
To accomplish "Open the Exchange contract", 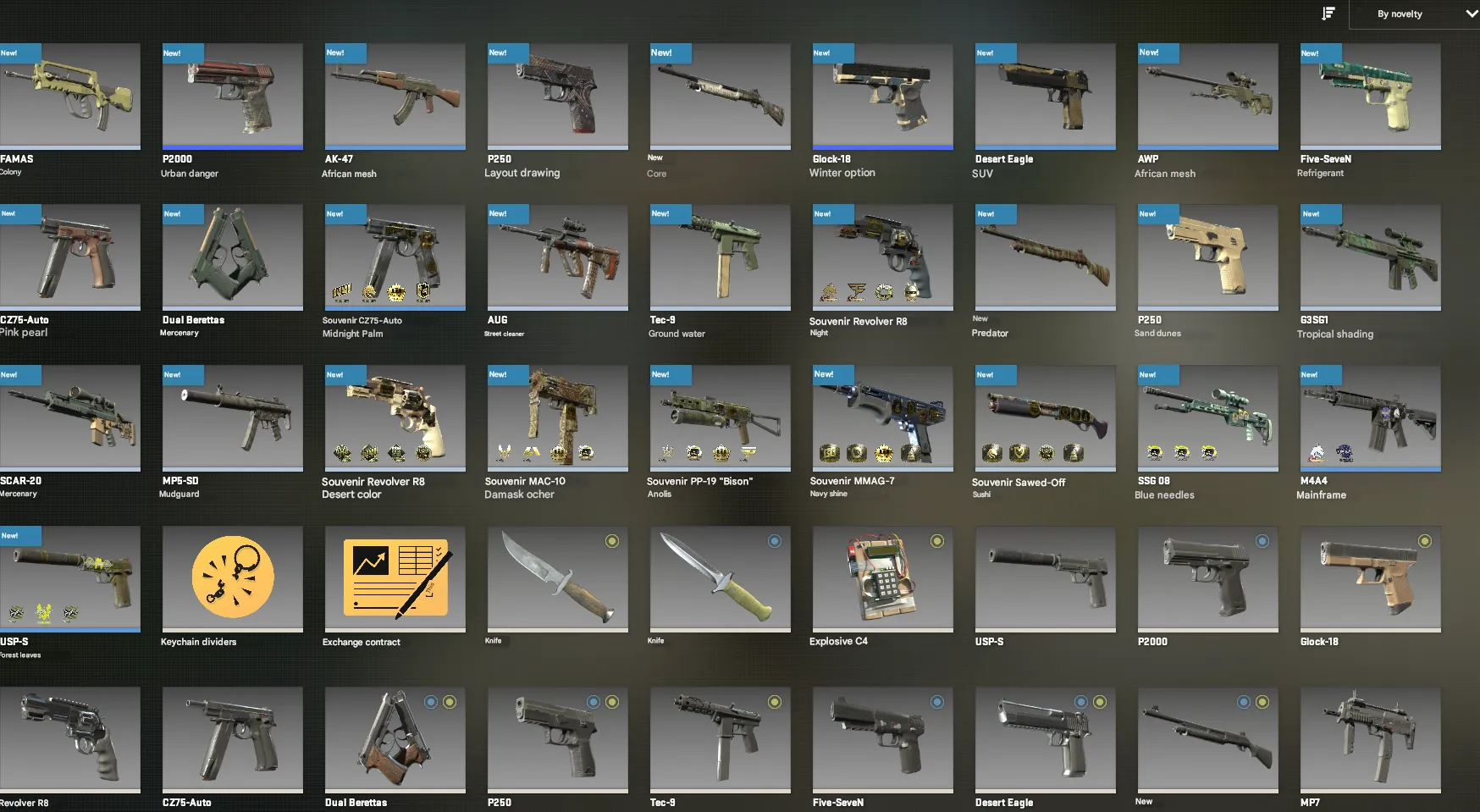I will 395,579.
